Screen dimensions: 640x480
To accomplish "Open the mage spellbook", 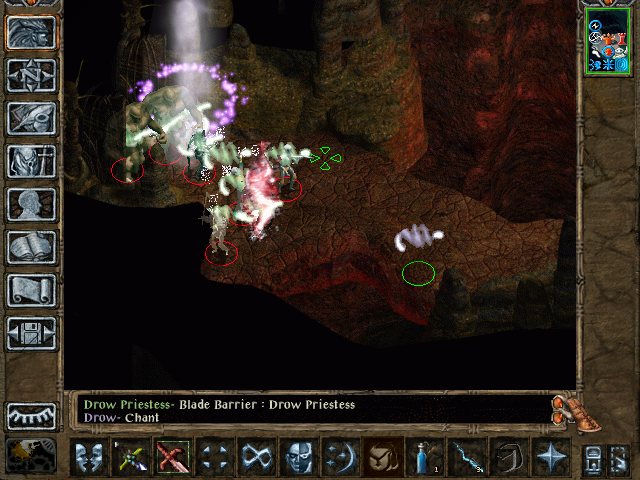I will click(x=30, y=247).
